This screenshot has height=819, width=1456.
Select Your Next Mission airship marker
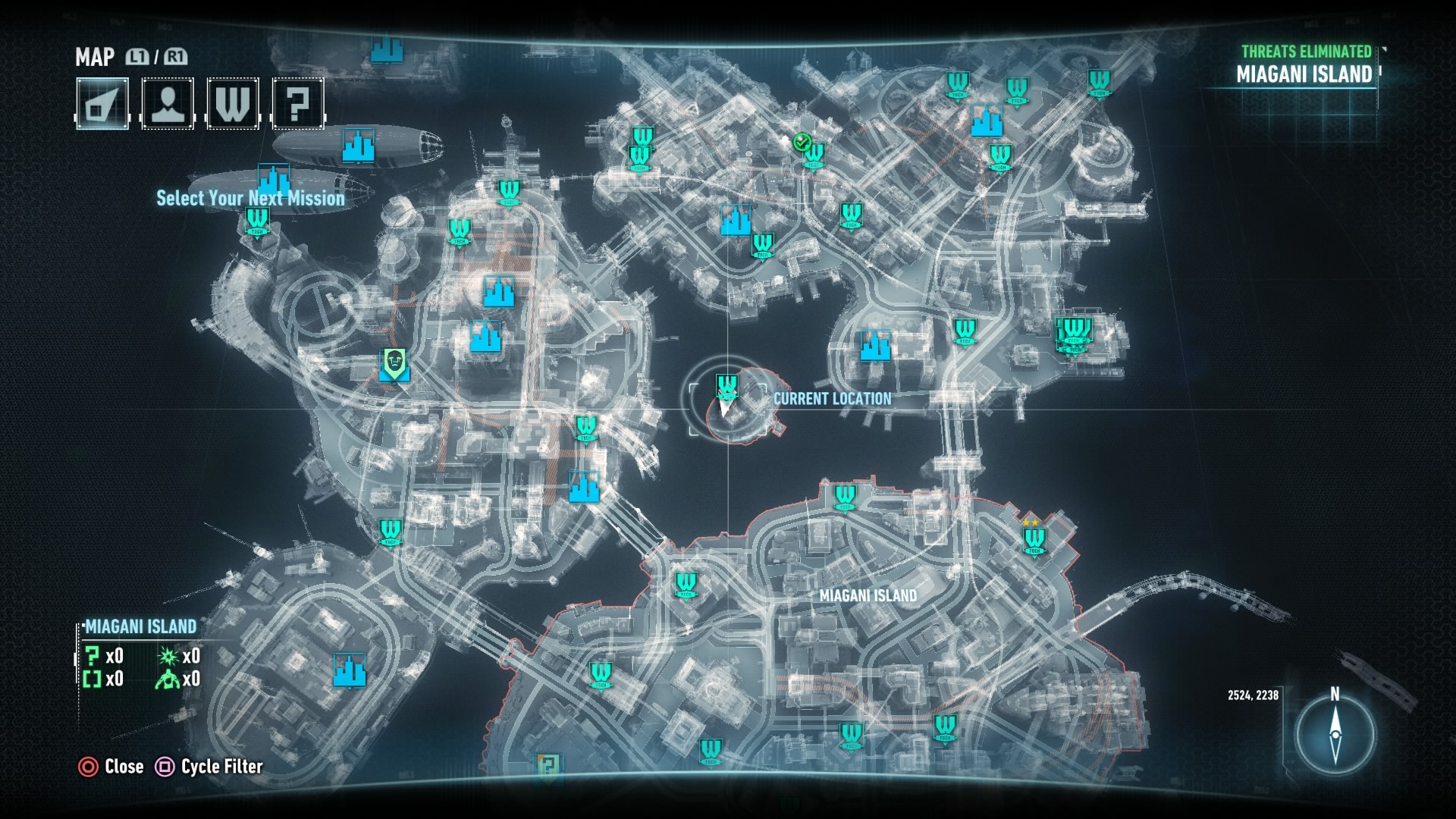(274, 182)
